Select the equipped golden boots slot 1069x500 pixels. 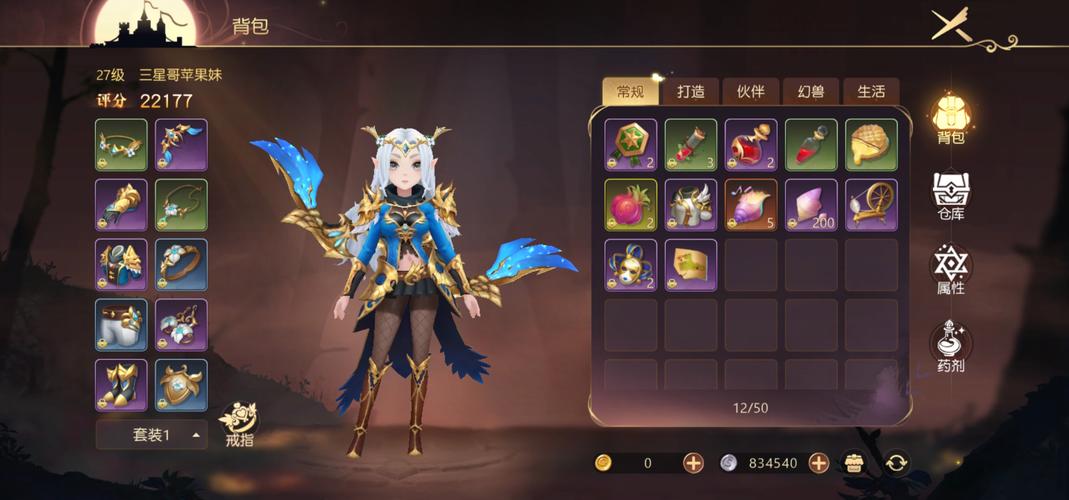[x=121, y=385]
